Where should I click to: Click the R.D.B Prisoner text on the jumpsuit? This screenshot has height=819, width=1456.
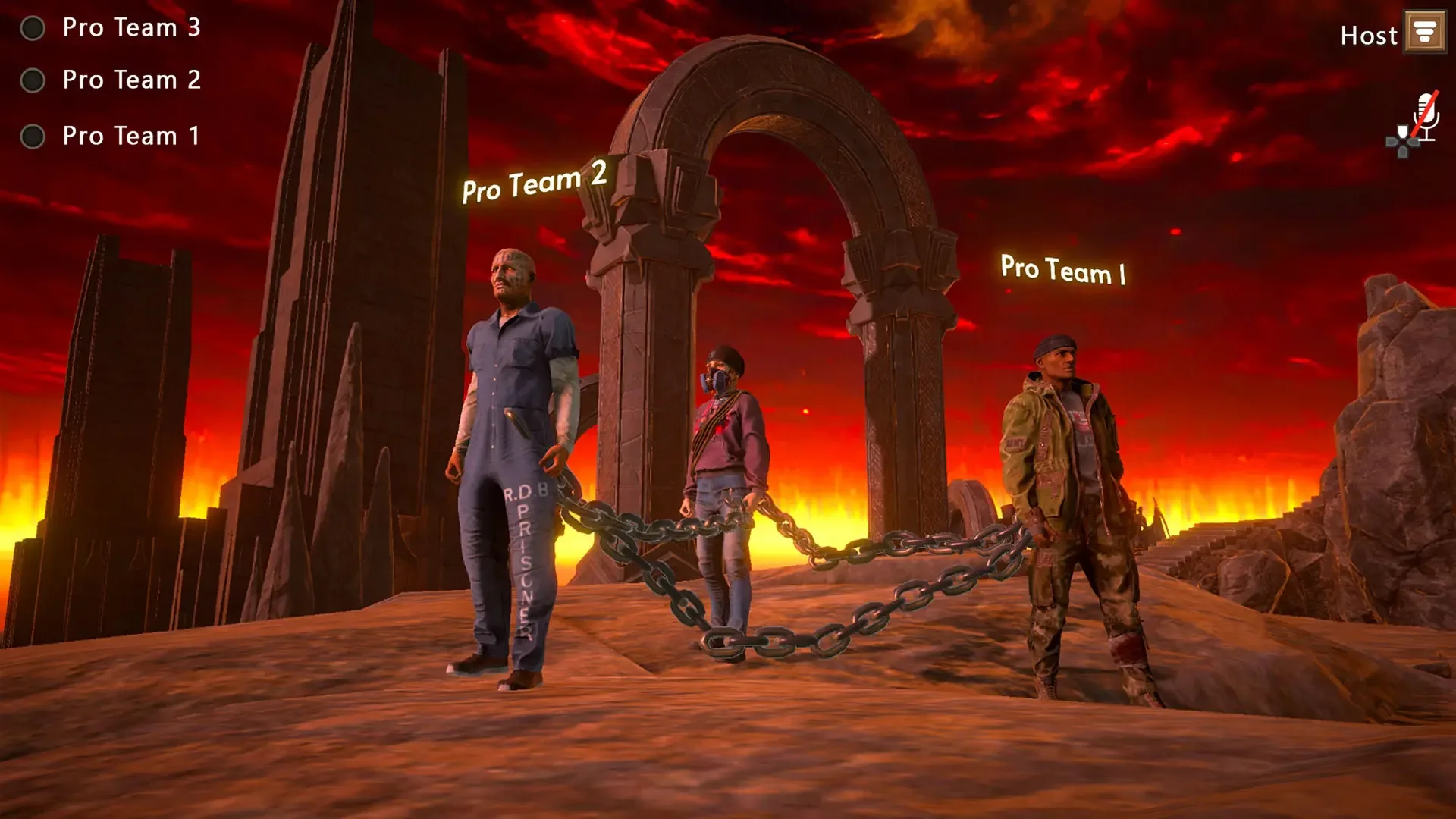pyautogui.click(x=523, y=554)
